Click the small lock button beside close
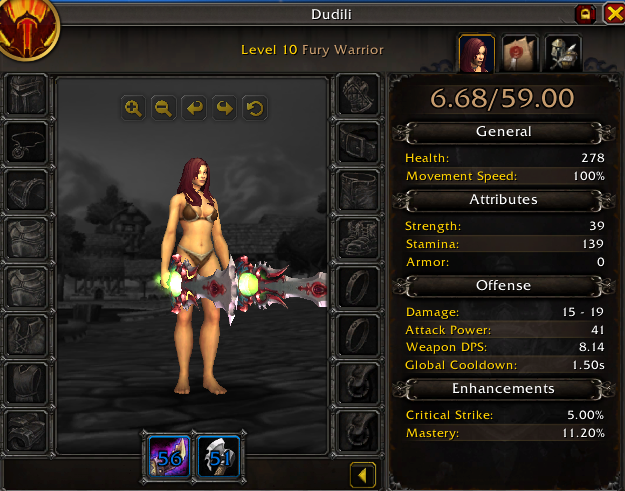The image size is (625, 491). tap(583, 14)
